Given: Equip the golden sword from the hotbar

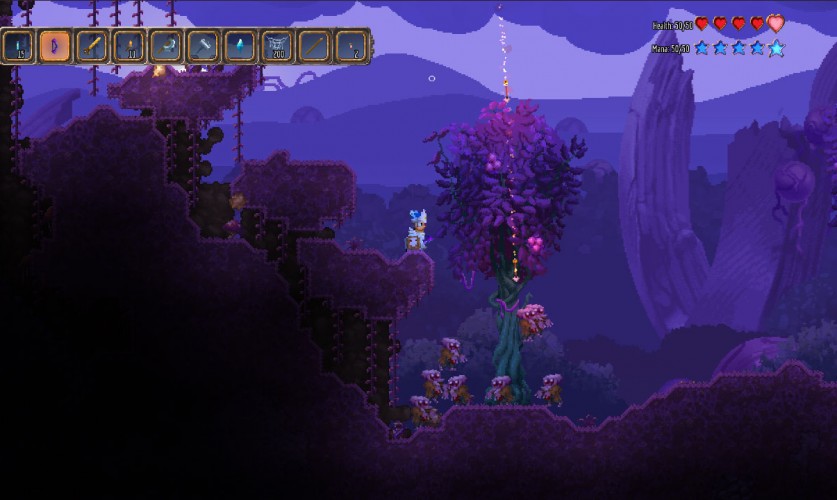Looking at the screenshot, I should pyautogui.click(x=92, y=46).
